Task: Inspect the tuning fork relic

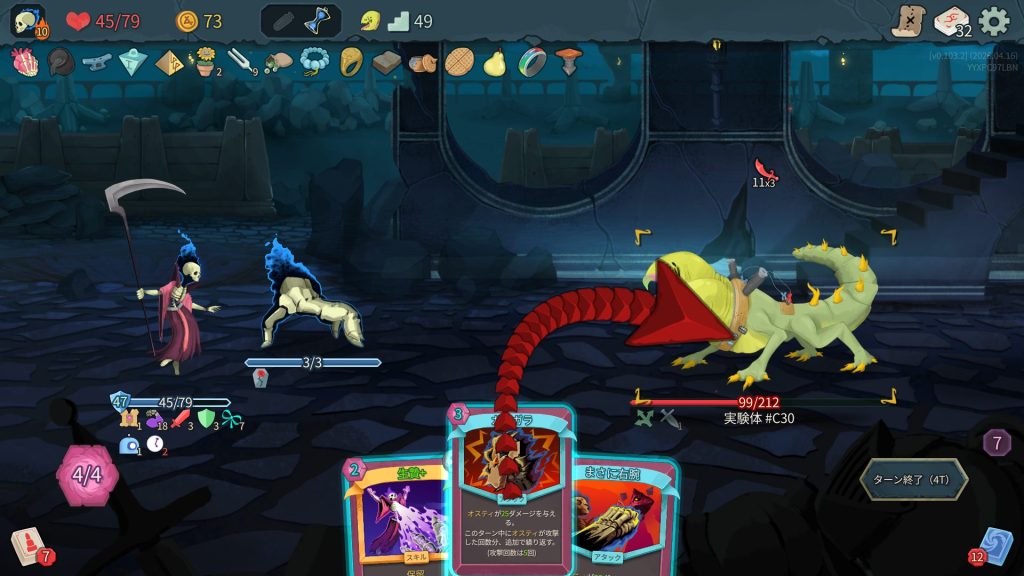Action: tap(241, 62)
